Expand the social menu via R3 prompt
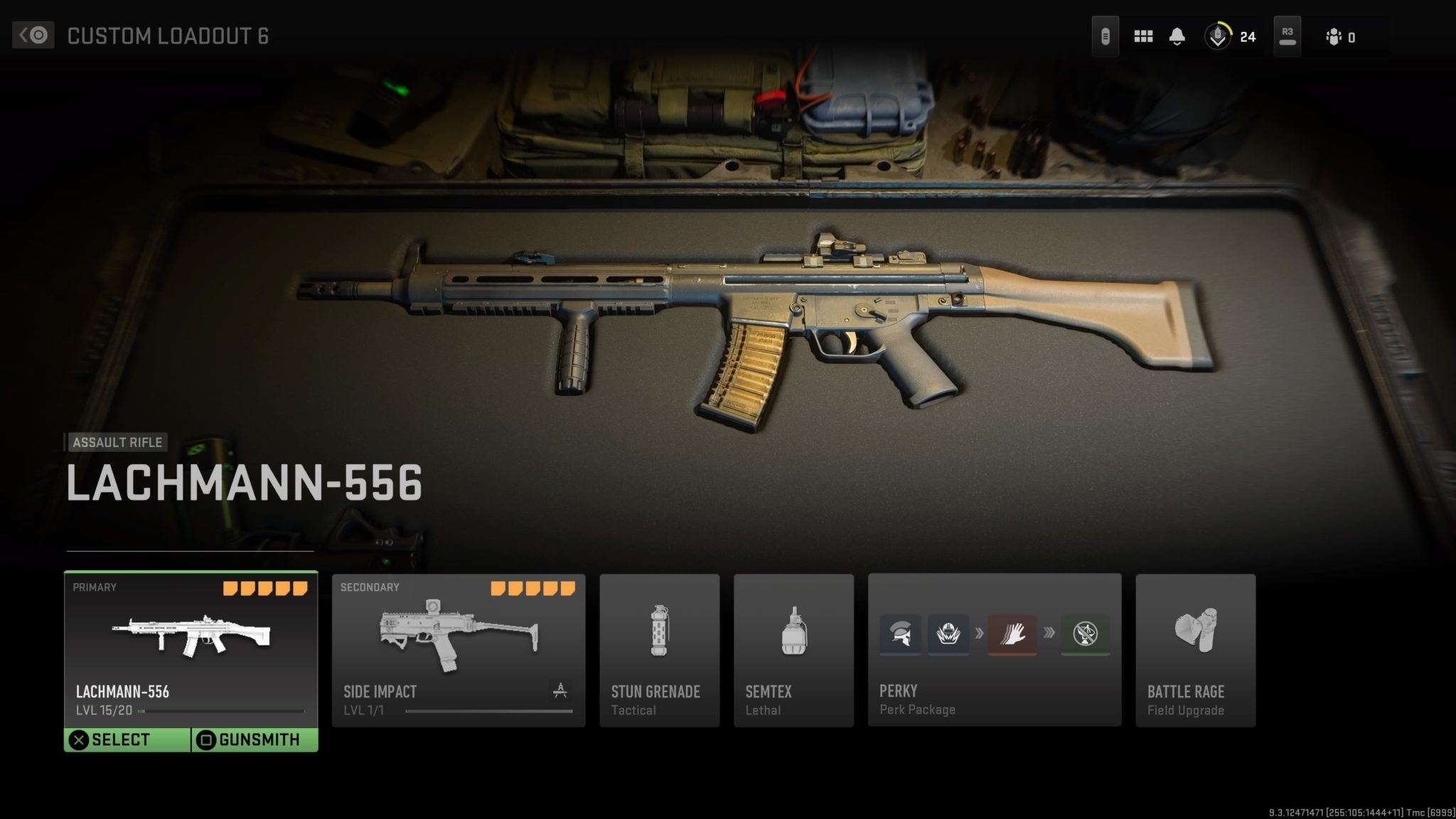This screenshot has height=819, width=1456. pos(1287,36)
